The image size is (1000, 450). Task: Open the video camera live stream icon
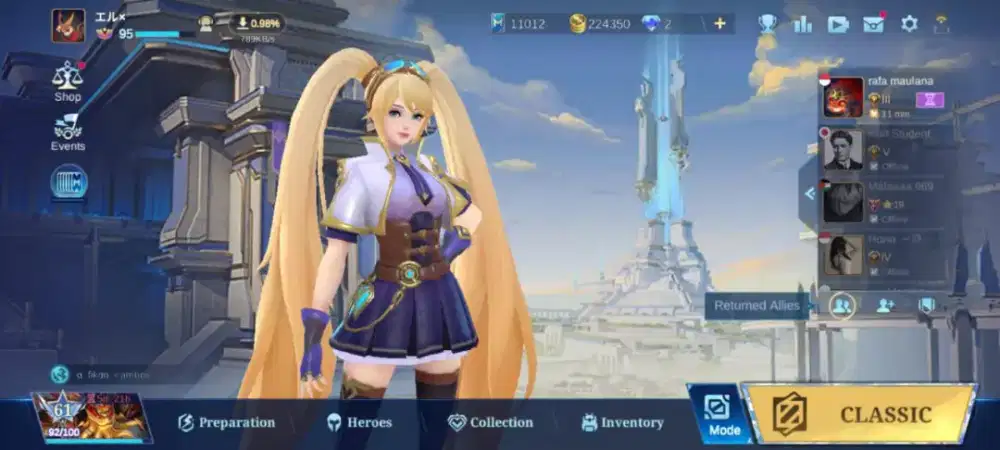tap(838, 24)
